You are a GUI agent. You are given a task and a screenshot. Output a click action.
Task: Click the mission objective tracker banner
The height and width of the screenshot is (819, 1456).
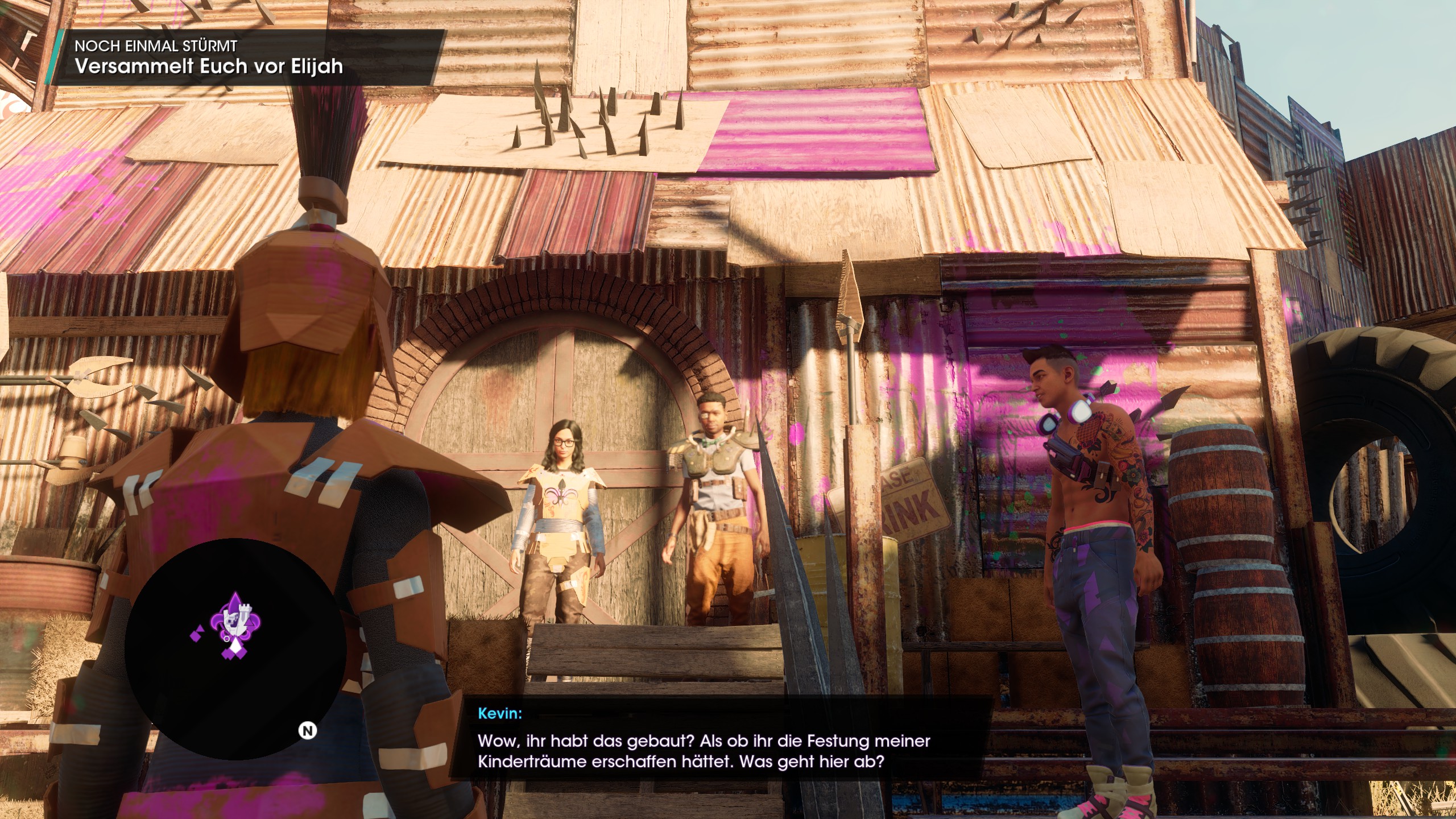pos(248,58)
